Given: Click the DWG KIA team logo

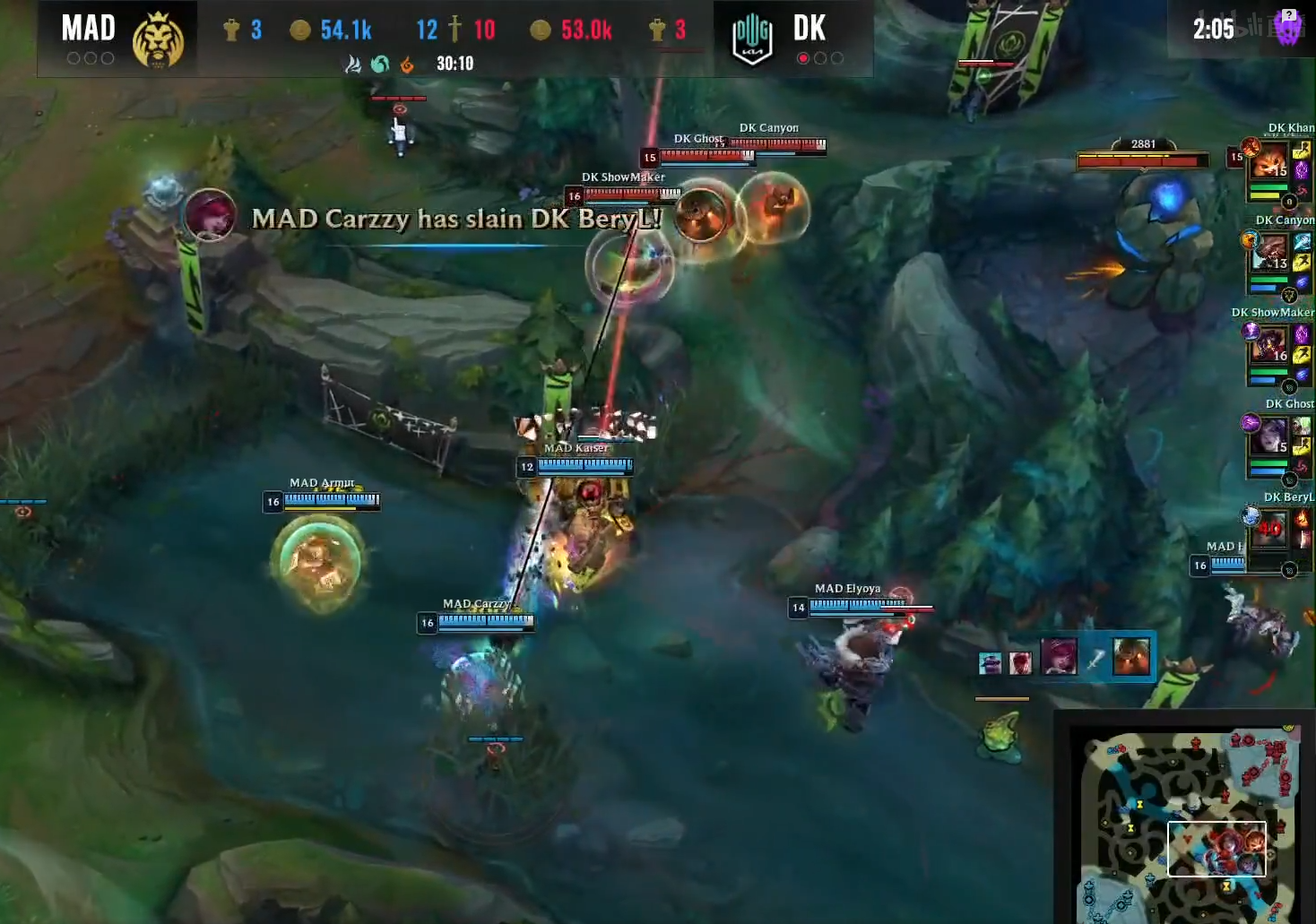Looking at the screenshot, I should [751, 40].
